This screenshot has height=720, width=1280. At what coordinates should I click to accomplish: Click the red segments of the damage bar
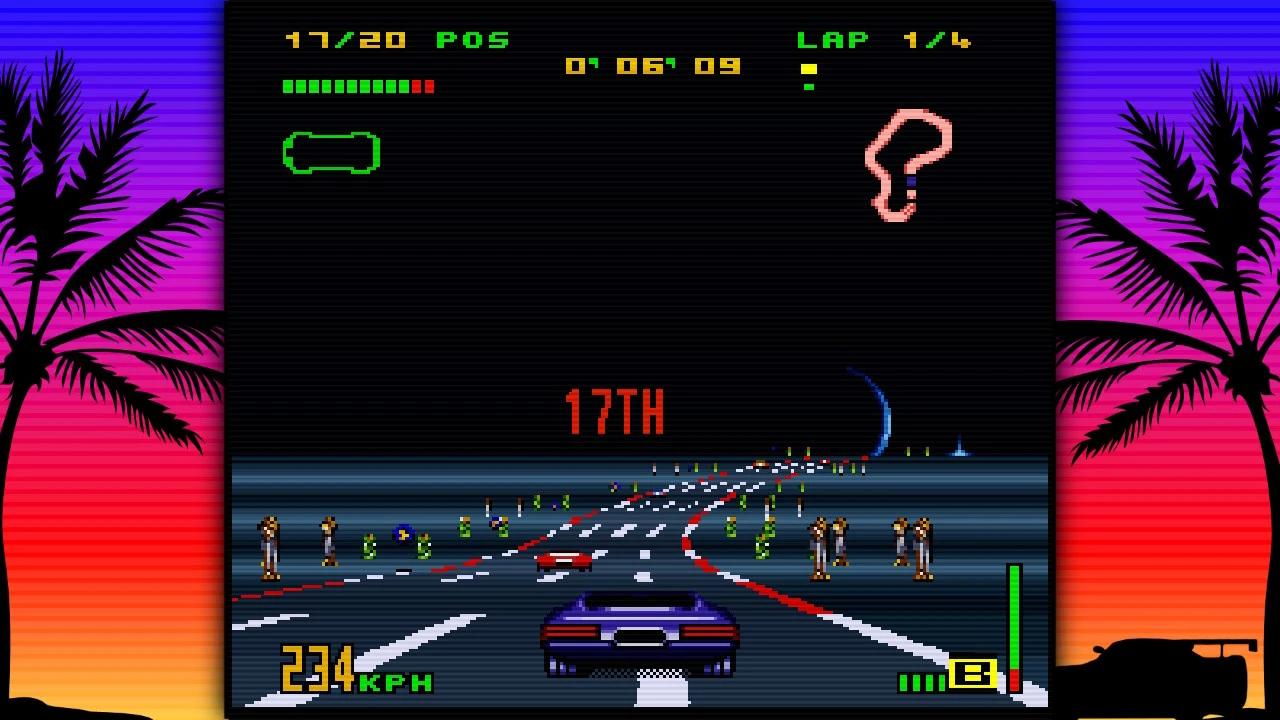pos(421,86)
